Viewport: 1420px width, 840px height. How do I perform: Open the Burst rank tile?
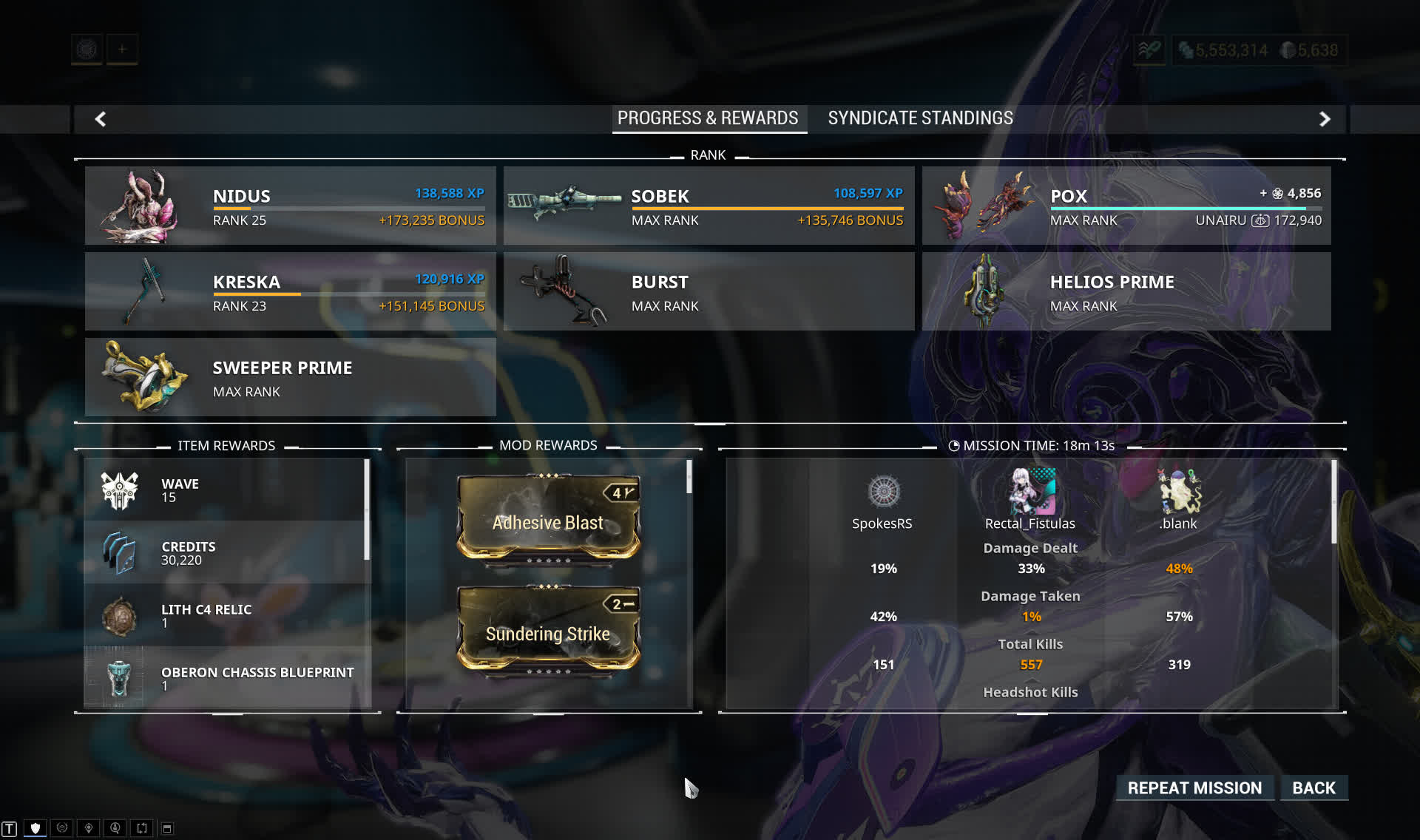(708, 291)
